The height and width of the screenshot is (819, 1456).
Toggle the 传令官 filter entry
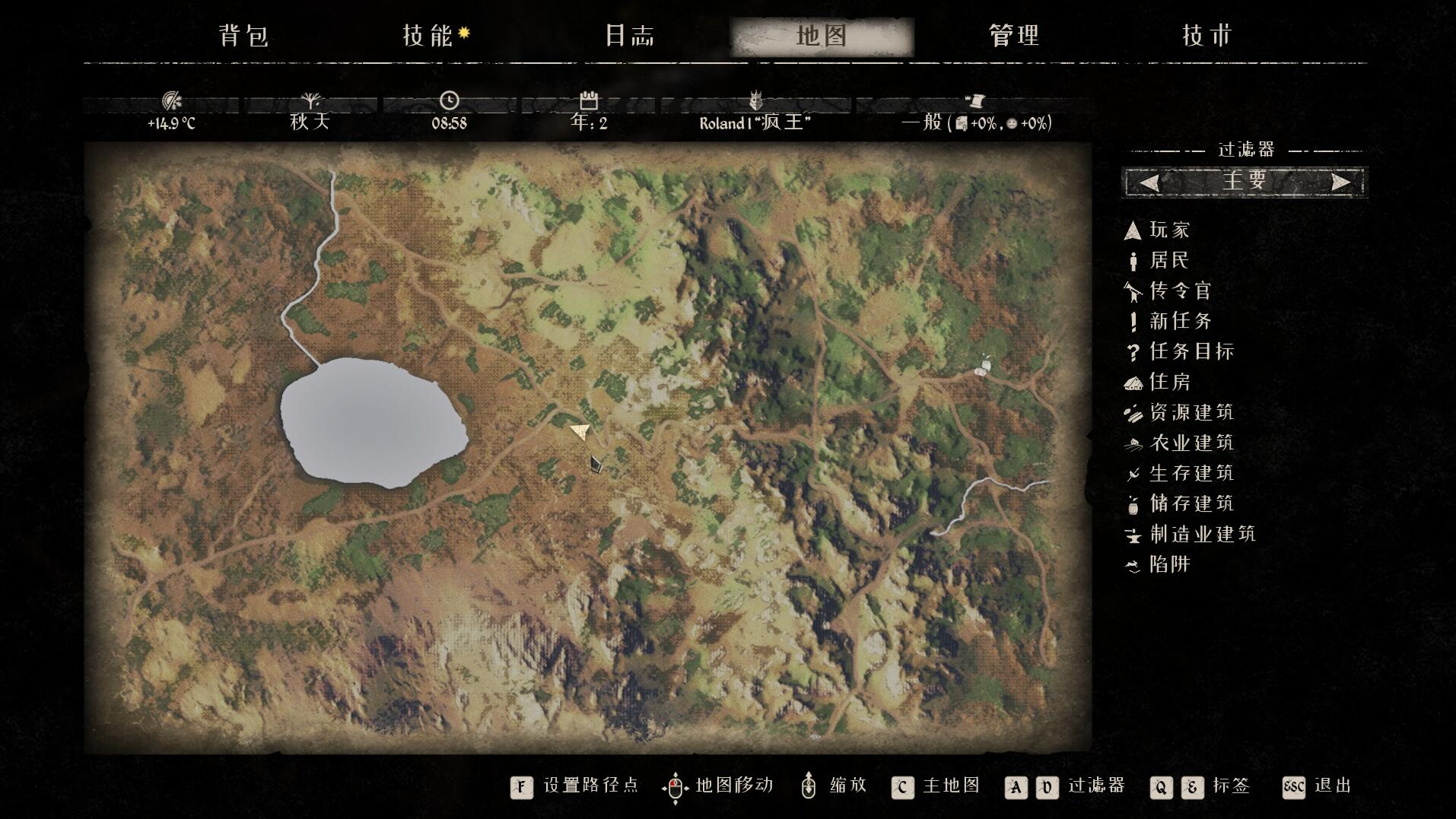1179,290
